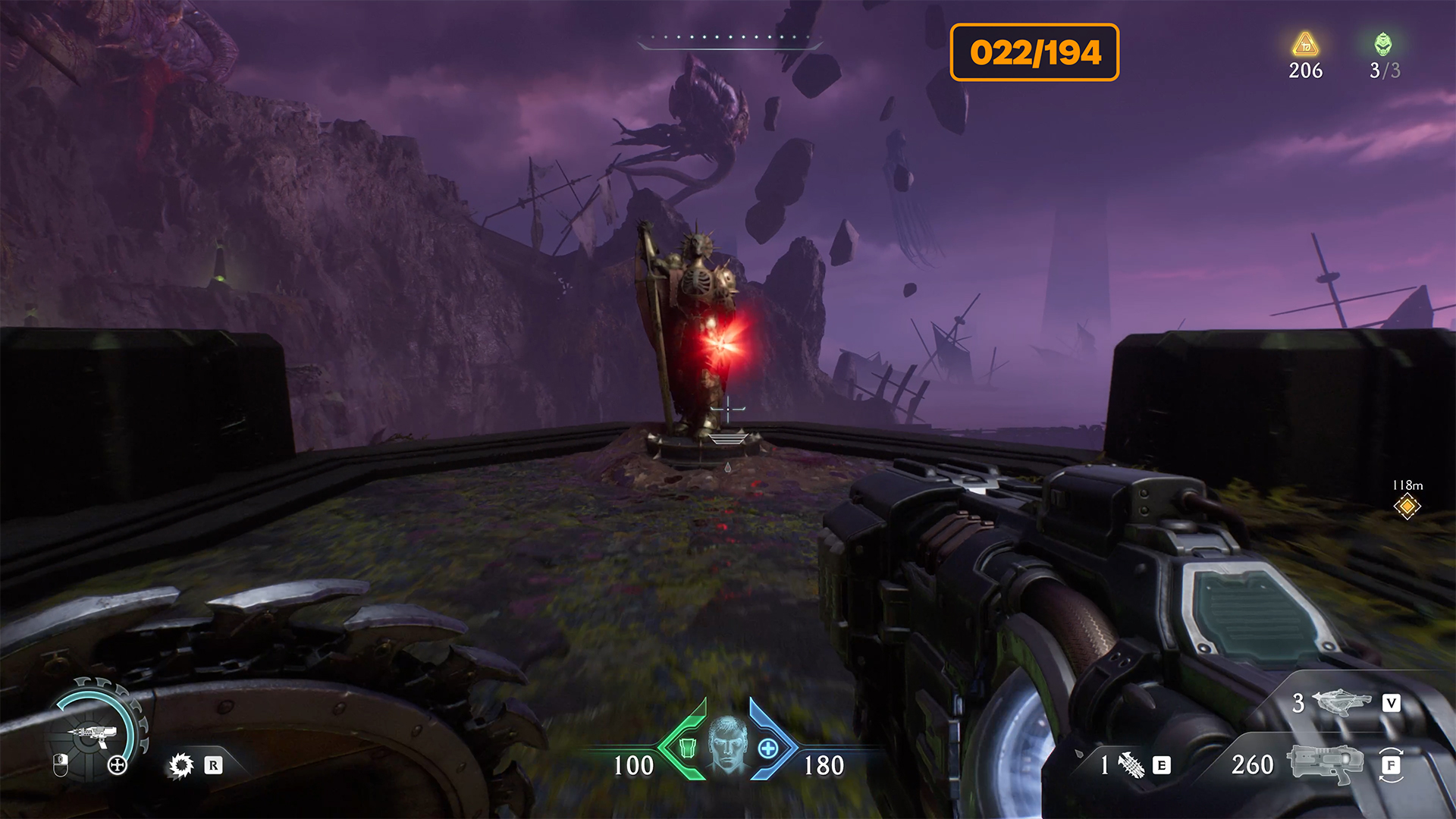Select the green armor icon

(687, 748)
